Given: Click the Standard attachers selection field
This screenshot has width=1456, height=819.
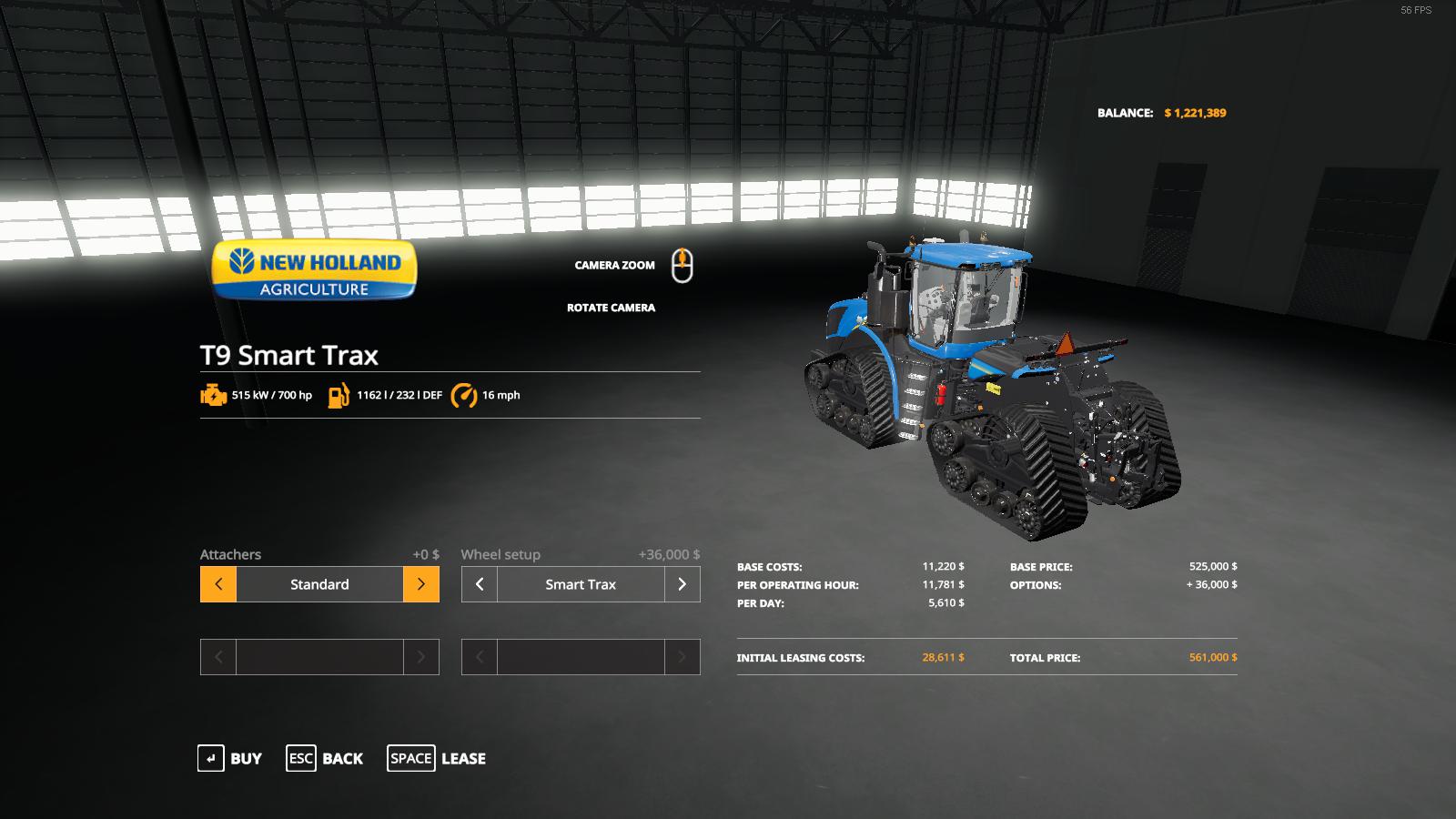Looking at the screenshot, I should (x=319, y=584).
